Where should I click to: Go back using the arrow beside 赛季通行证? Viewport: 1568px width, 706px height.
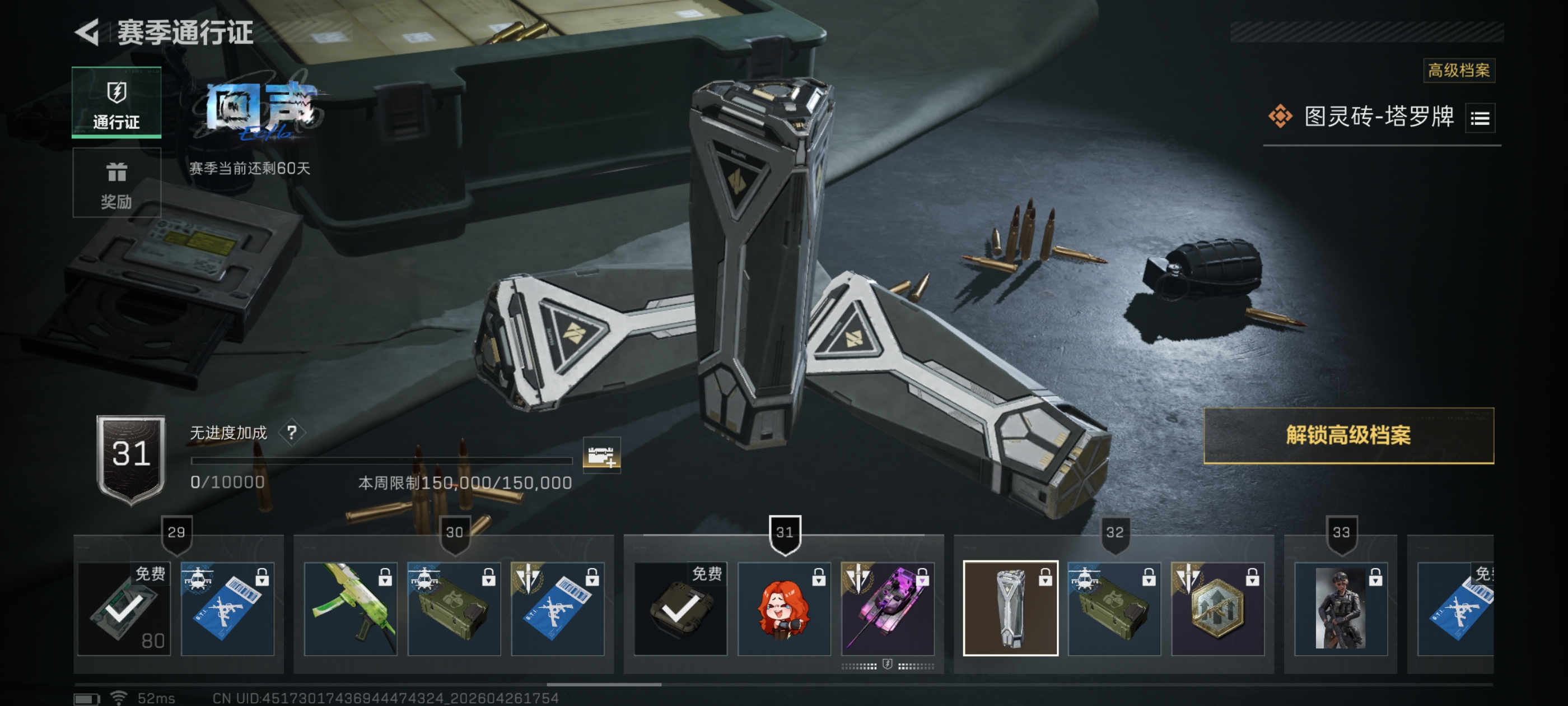click(x=87, y=32)
